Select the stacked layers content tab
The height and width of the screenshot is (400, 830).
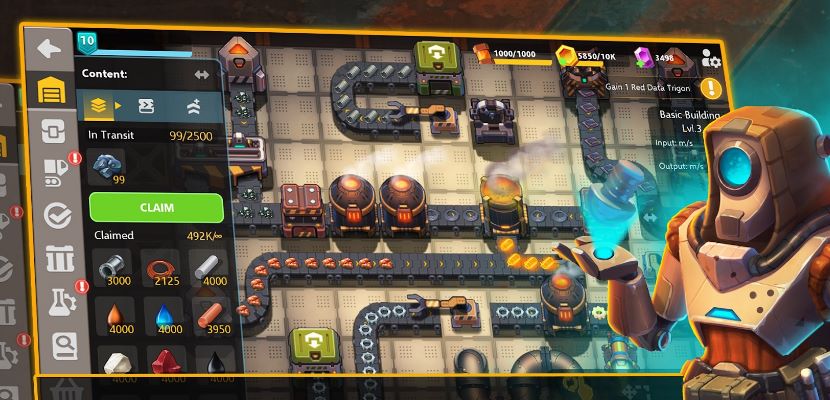pos(100,104)
